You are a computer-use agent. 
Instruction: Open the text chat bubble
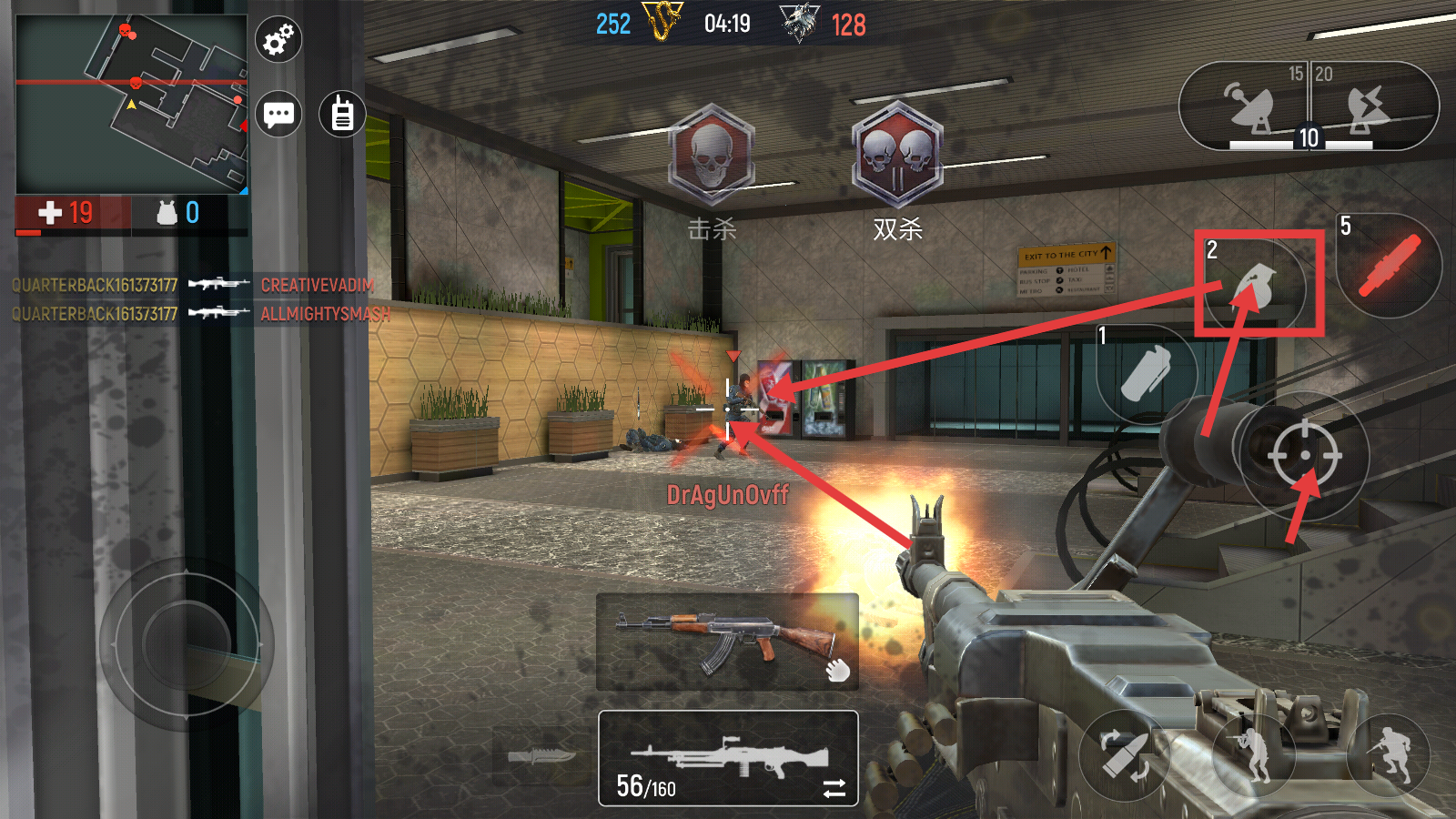coord(278,115)
